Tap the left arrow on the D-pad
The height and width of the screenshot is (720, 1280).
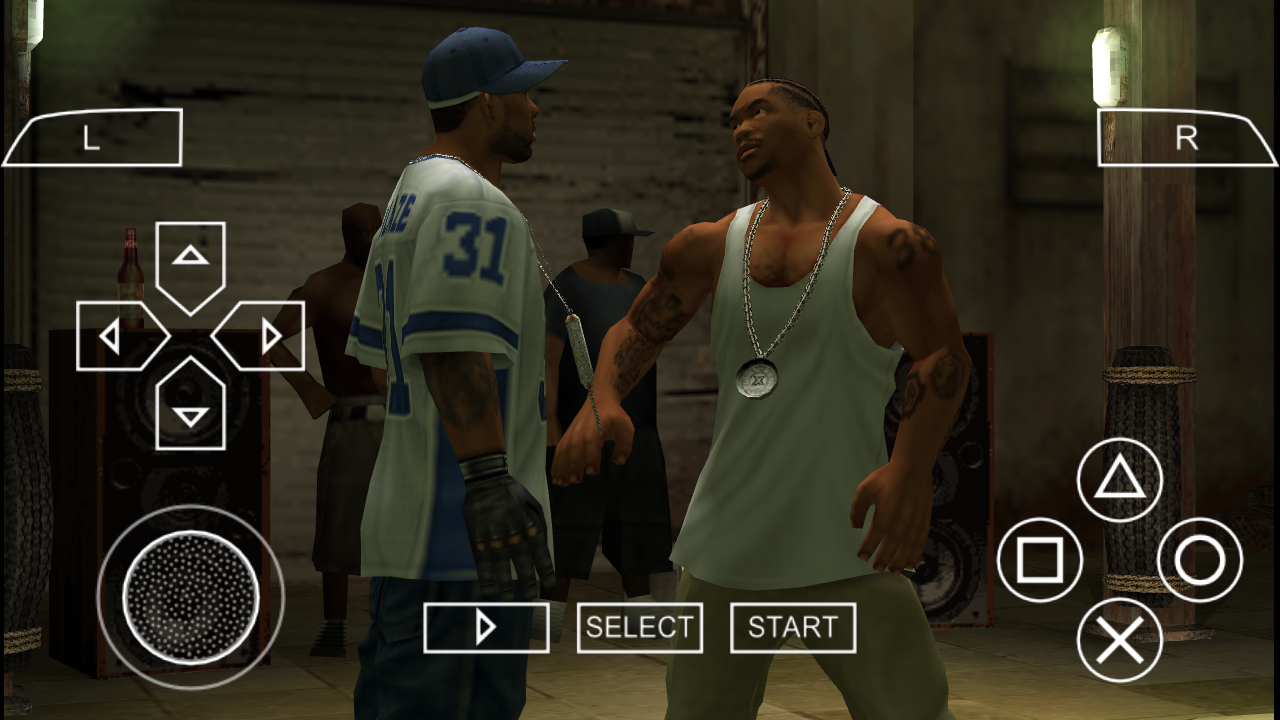(113, 335)
